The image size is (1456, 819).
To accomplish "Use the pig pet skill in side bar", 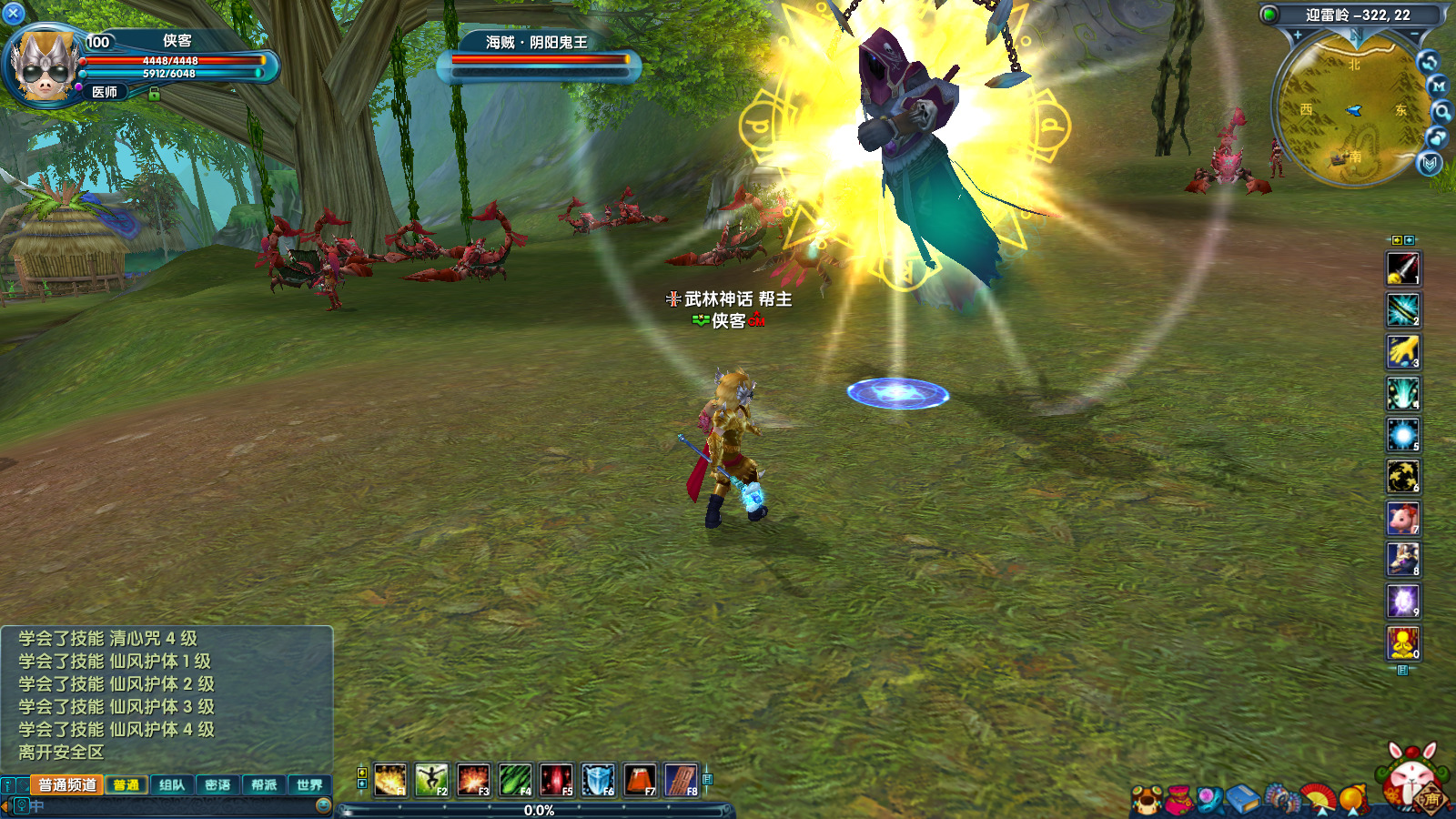I will 1402,518.
